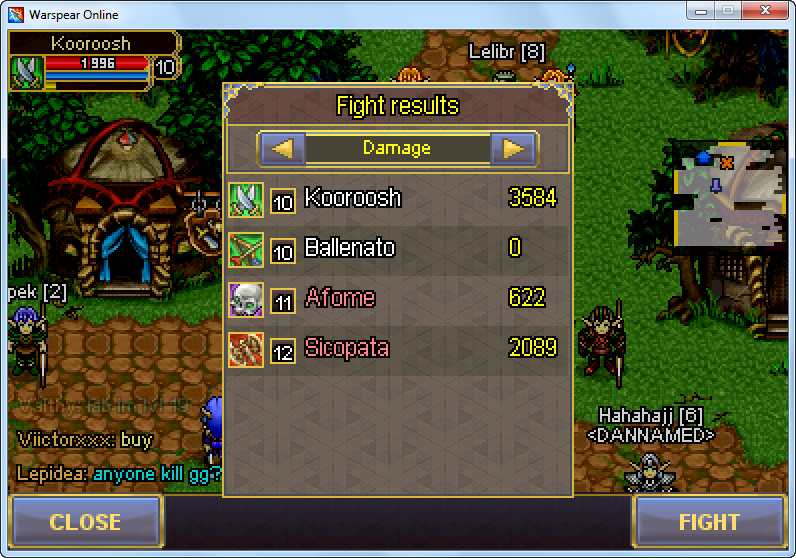
Task: Close the Warspear Online window
Action: tap(766, 13)
